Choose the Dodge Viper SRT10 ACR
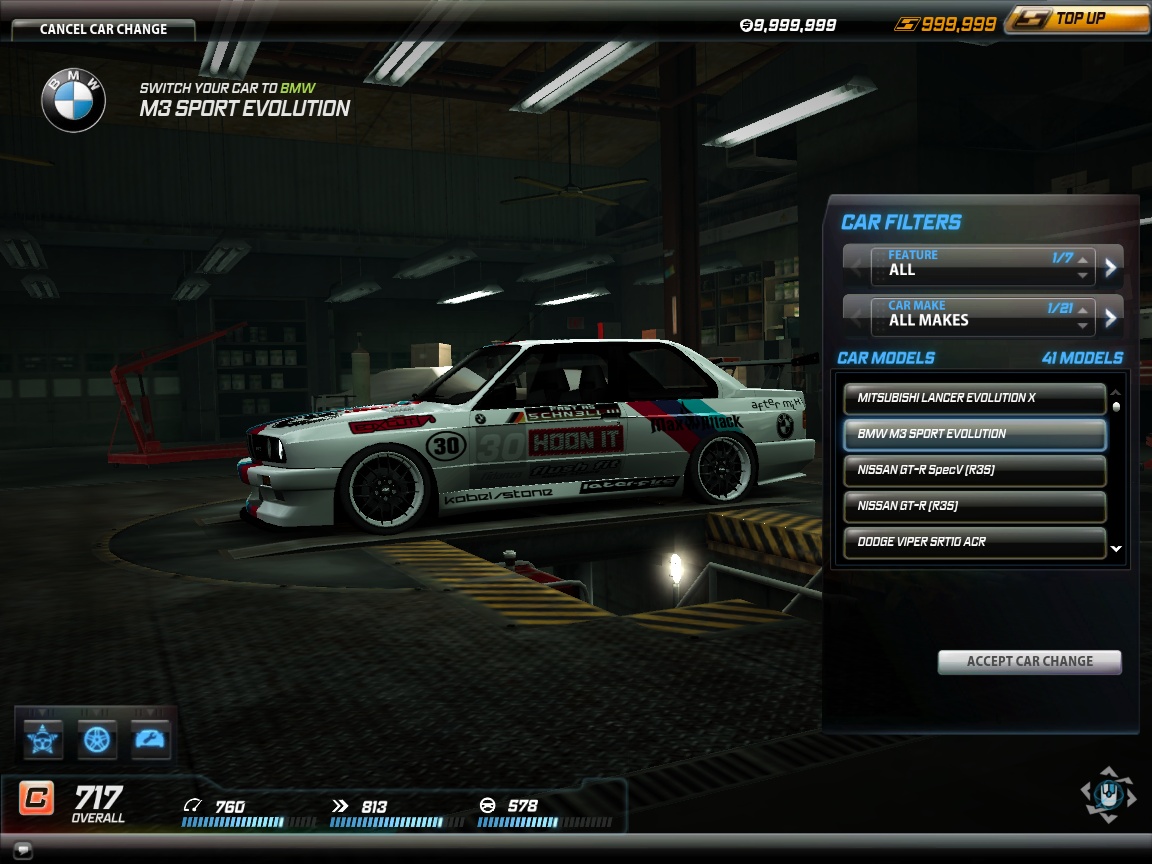 click(974, 542)
